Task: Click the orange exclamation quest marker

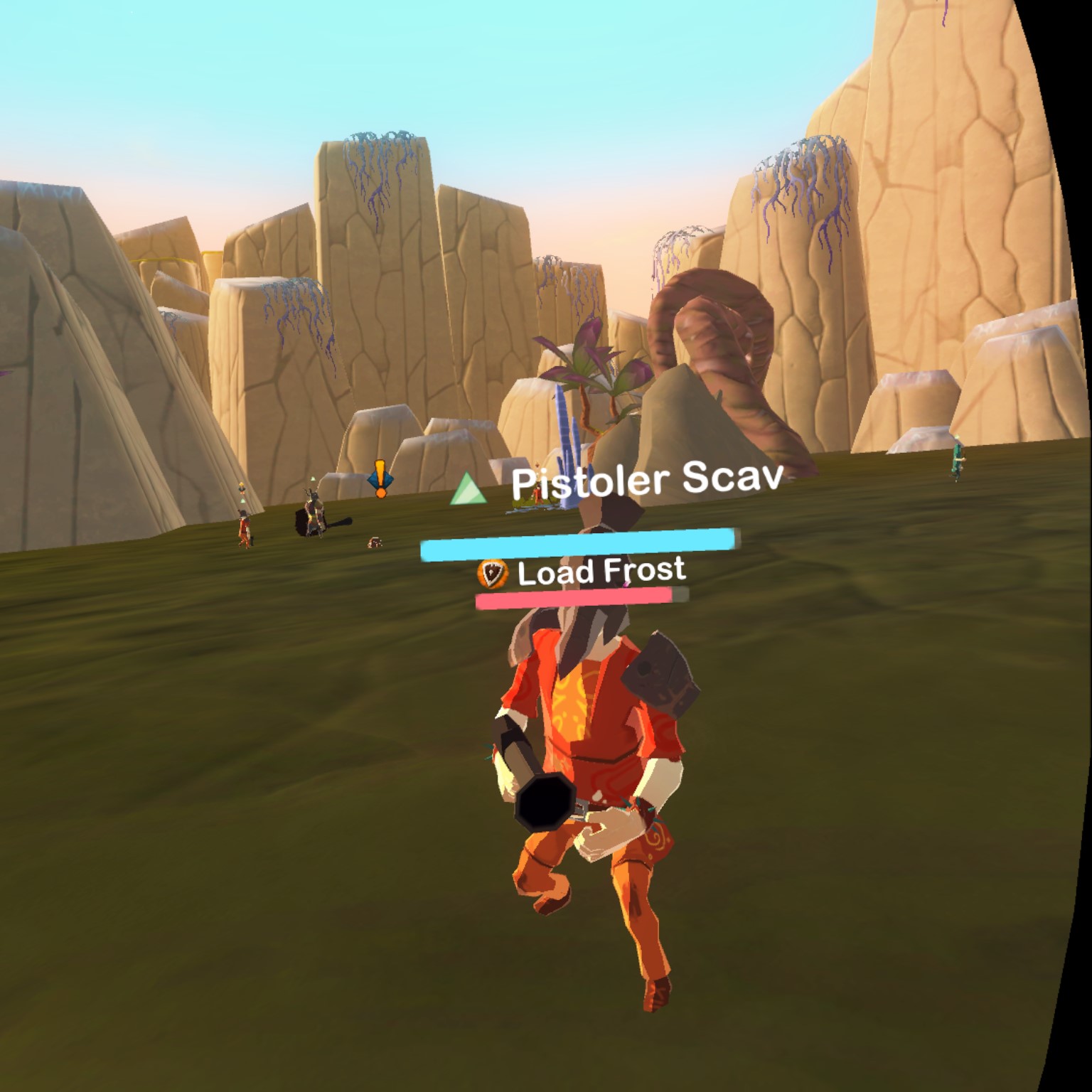Action: click(380, 478)
